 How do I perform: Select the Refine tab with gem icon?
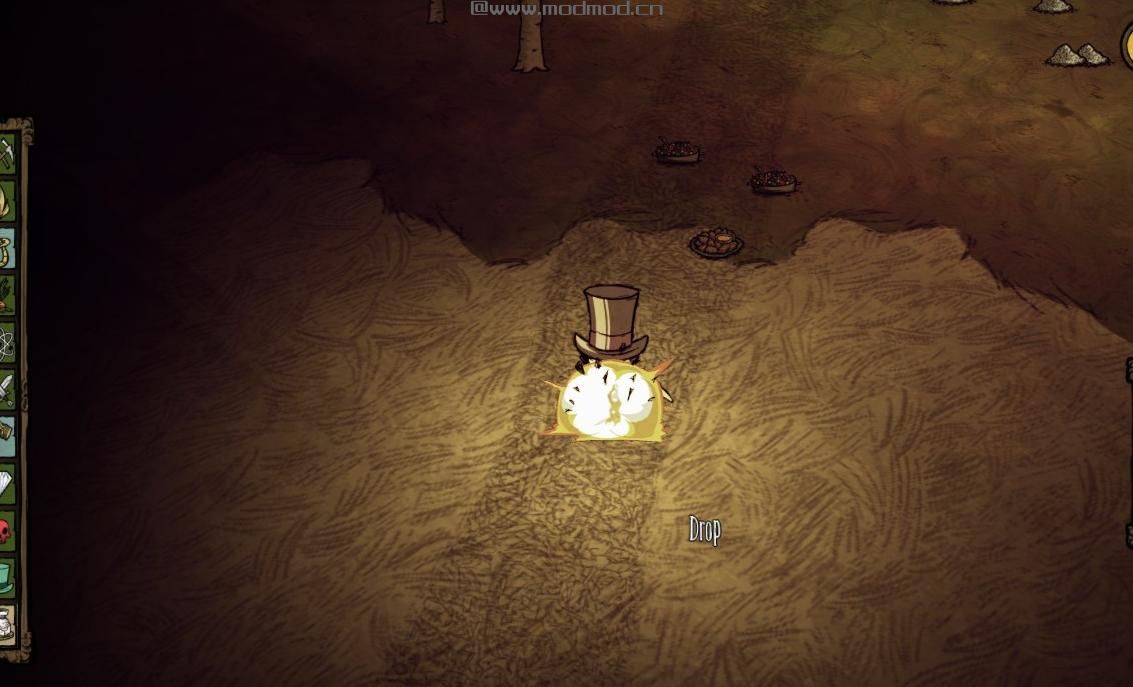(x=8, y=484)
